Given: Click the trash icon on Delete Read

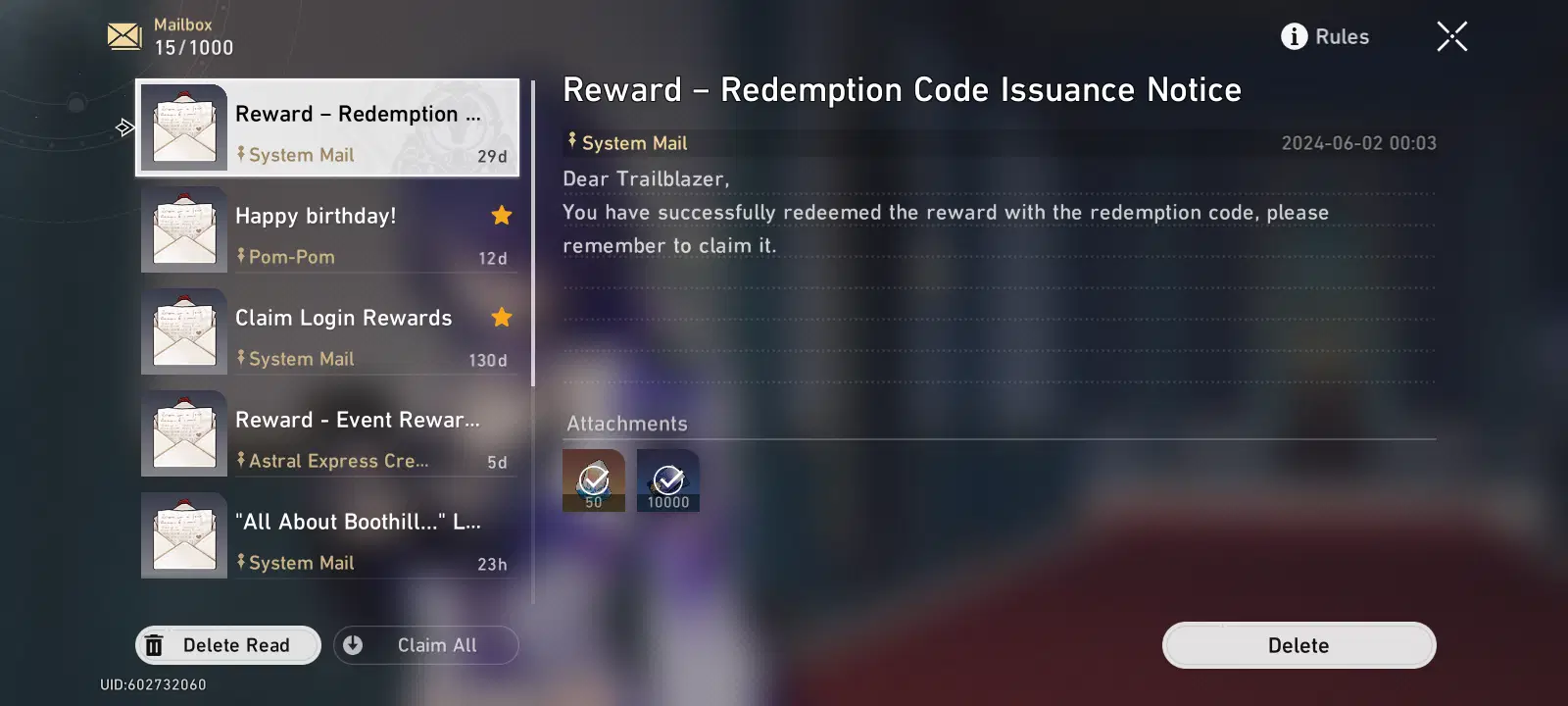Looking at the screenshot, I should click(x=155, y=644).
